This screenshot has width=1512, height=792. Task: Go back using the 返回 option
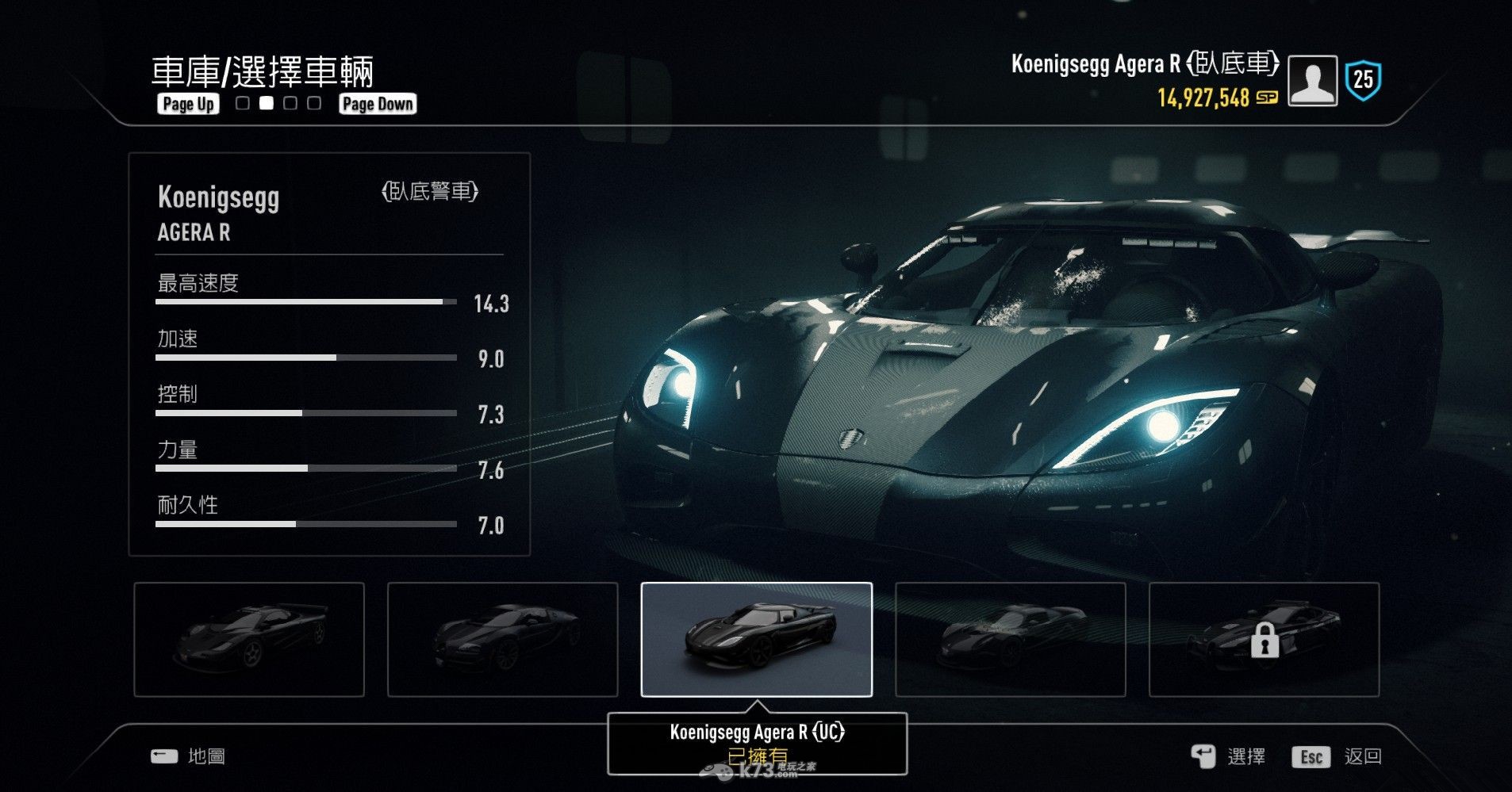pyautogui.click(x=1361, y=757)
